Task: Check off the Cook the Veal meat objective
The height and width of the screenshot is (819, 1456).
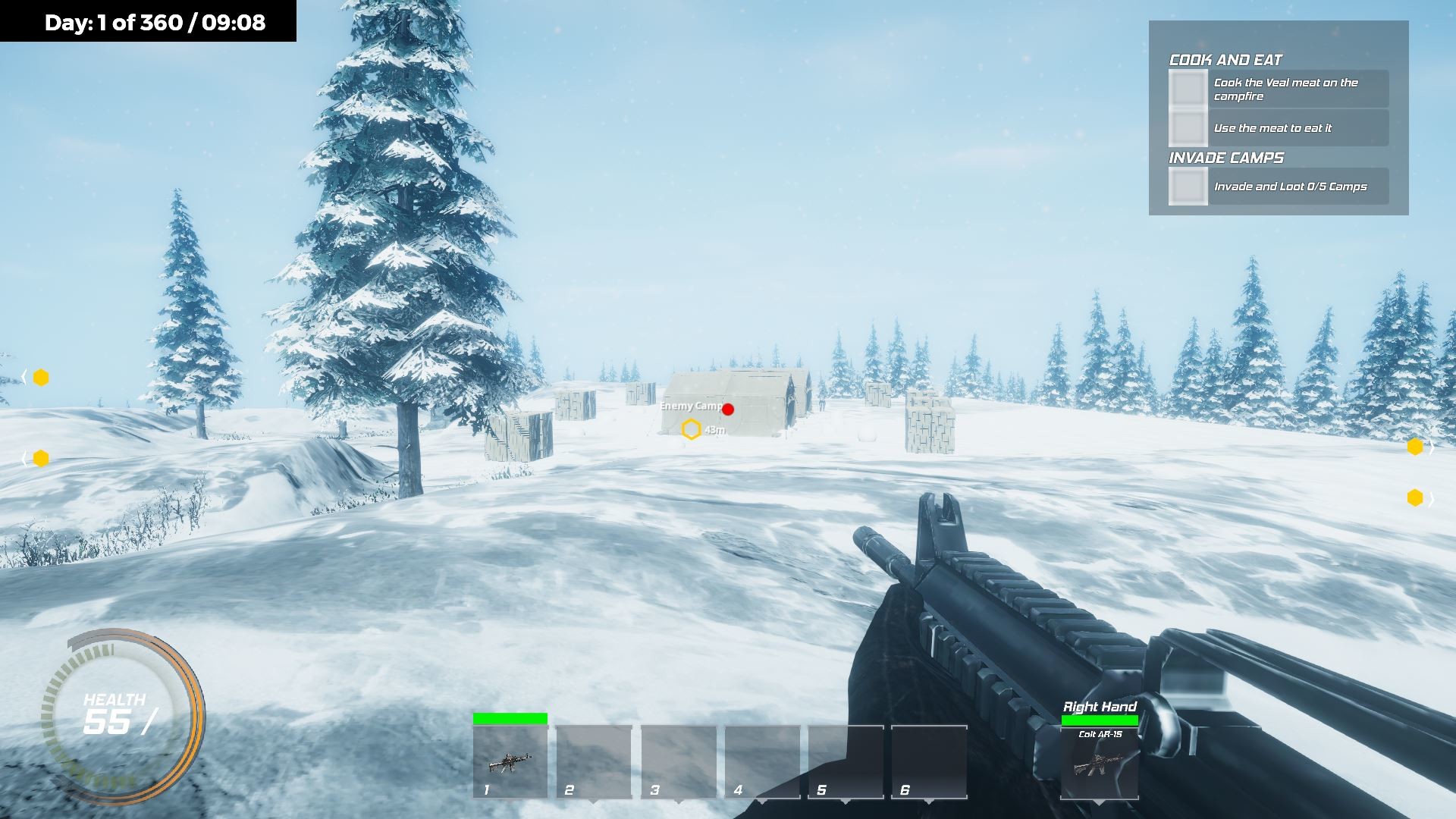Action: pyautogui.click(x=1188, y=89)
